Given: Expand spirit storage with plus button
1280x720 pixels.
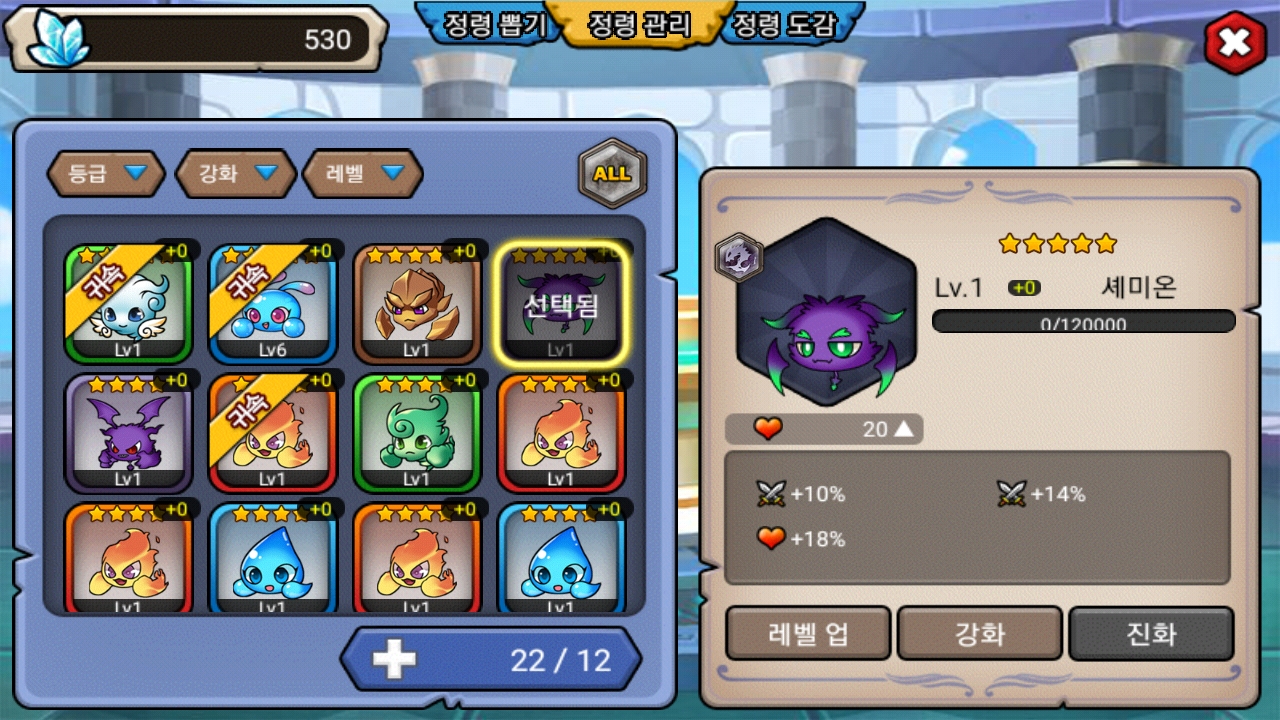Looking at the screenshot, I should pyautogui.click(x=394, y=660).
